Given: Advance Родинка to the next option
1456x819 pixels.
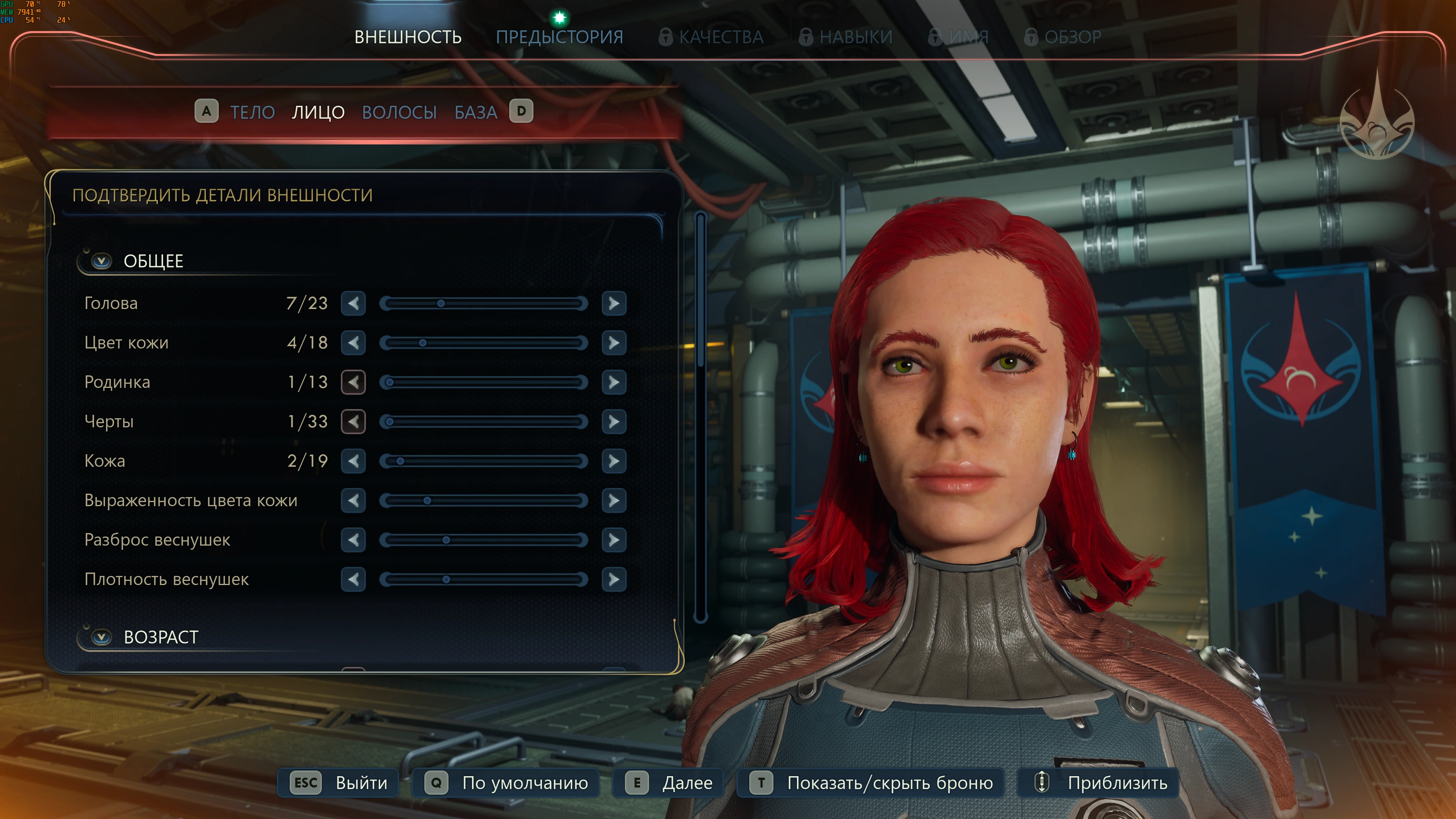Looking at the screenshot, I should pos(614,382).
